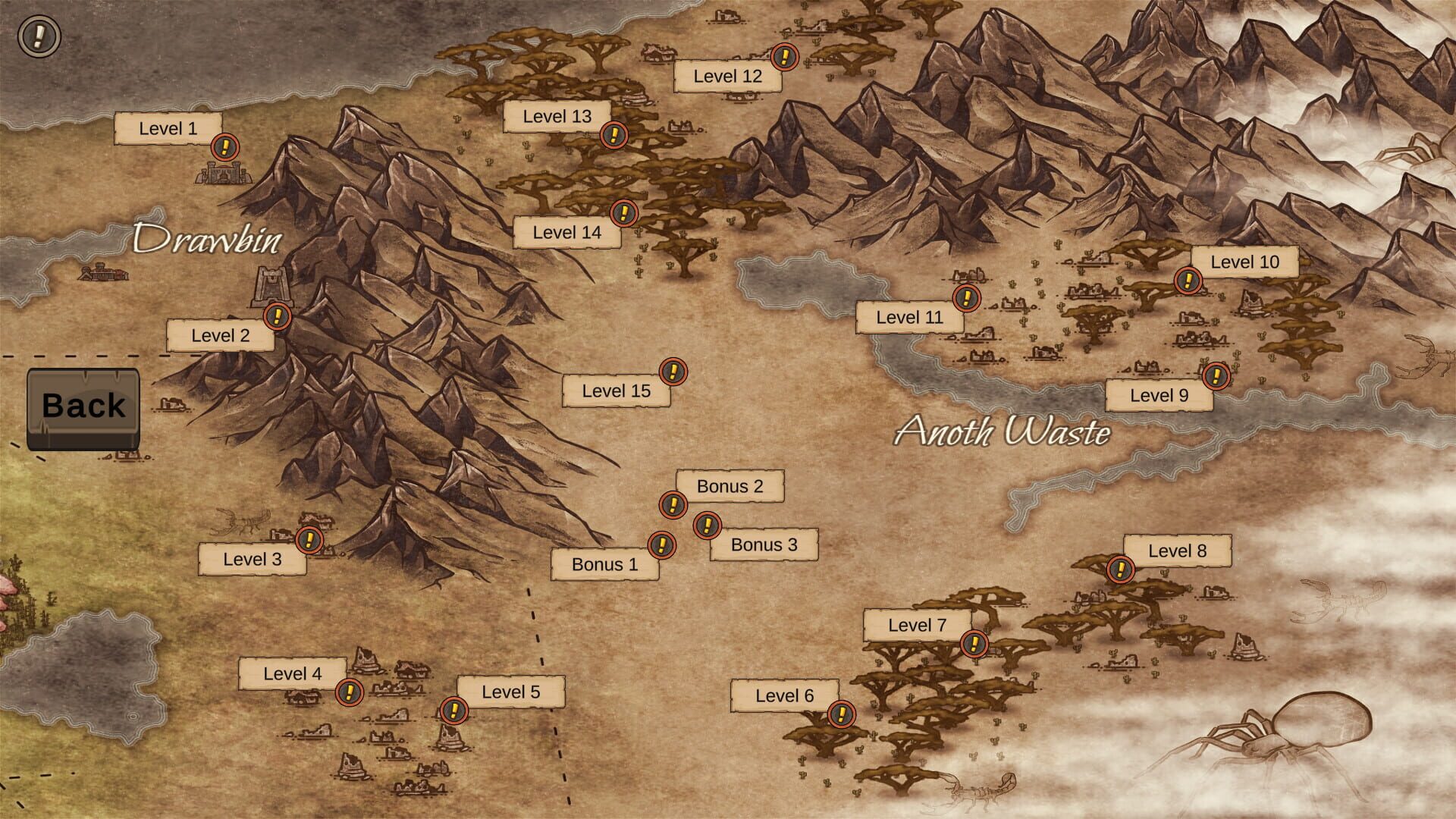Click the Level 3 label
This screenshot has width=1456, height=819.
[x=253, y=560]
